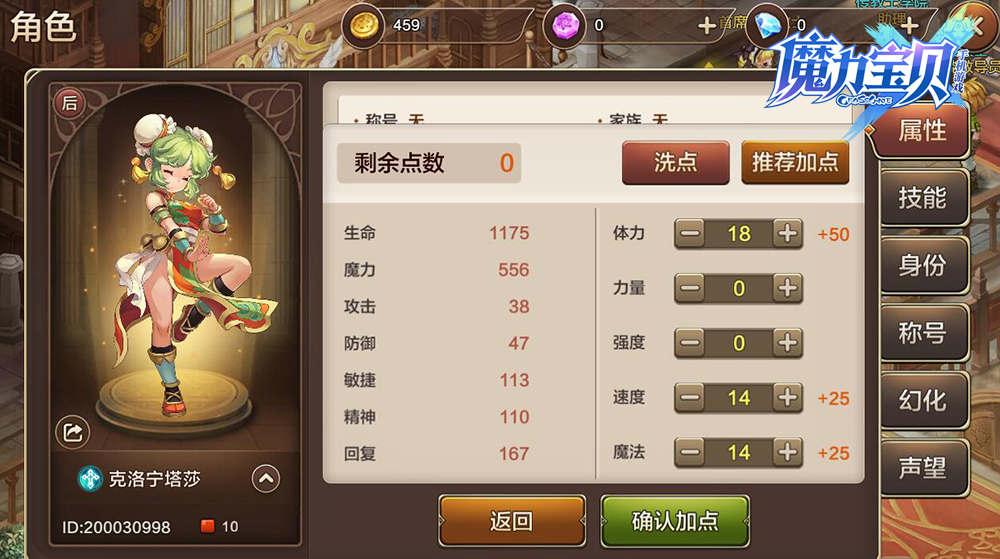
Task: Switch to the 技能 skills tab
Action: (922, 198)
